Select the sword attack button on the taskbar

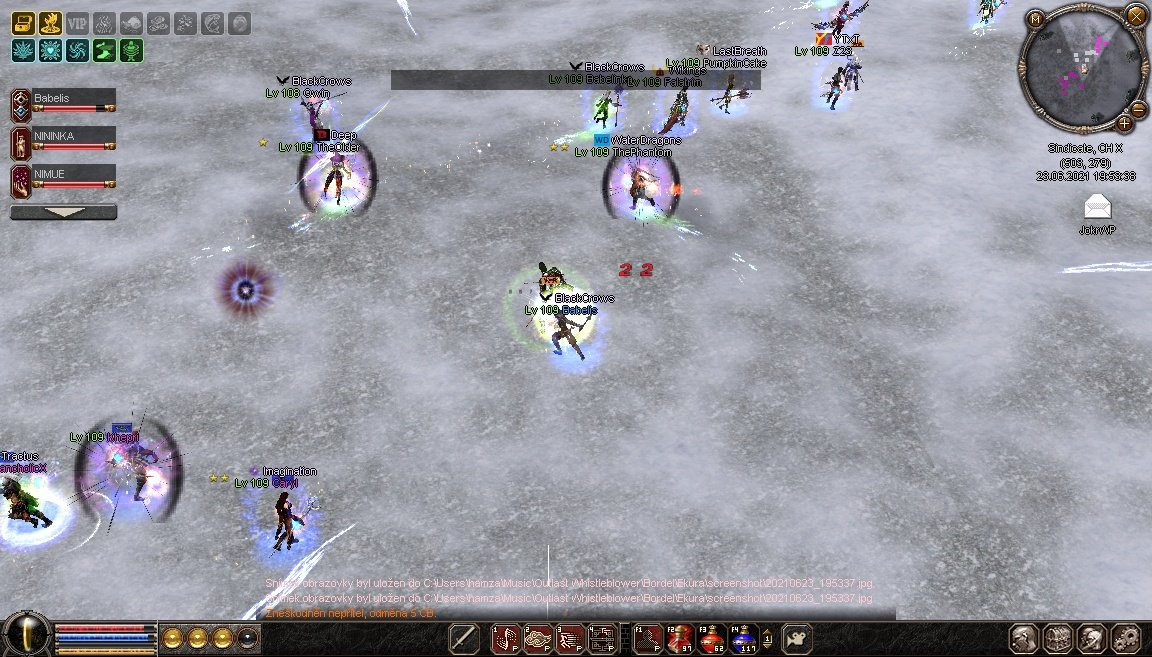pos(464,638)
